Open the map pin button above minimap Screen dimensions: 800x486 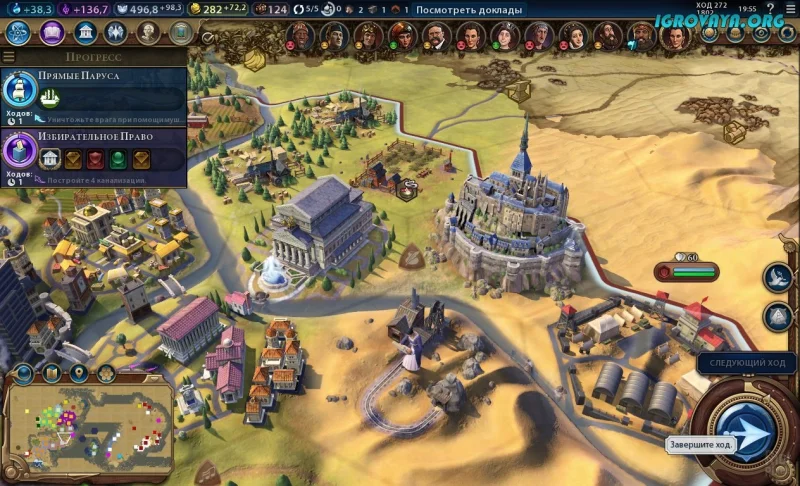click(77, 374)
